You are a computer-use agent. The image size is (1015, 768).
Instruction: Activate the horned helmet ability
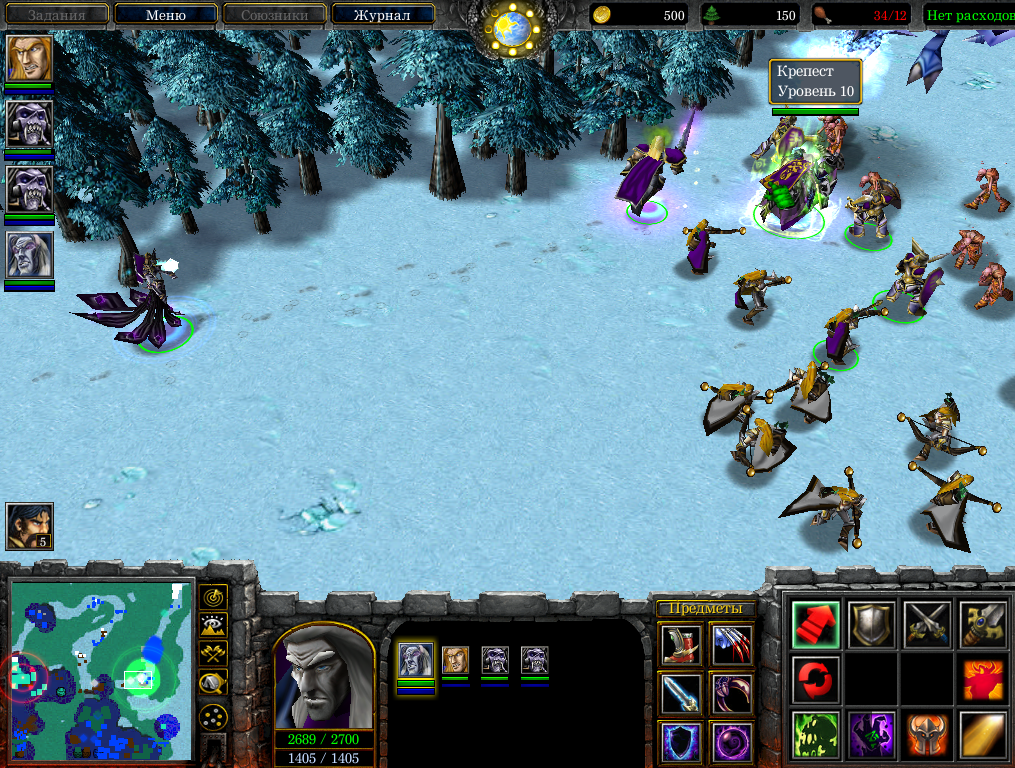(927, 735)
